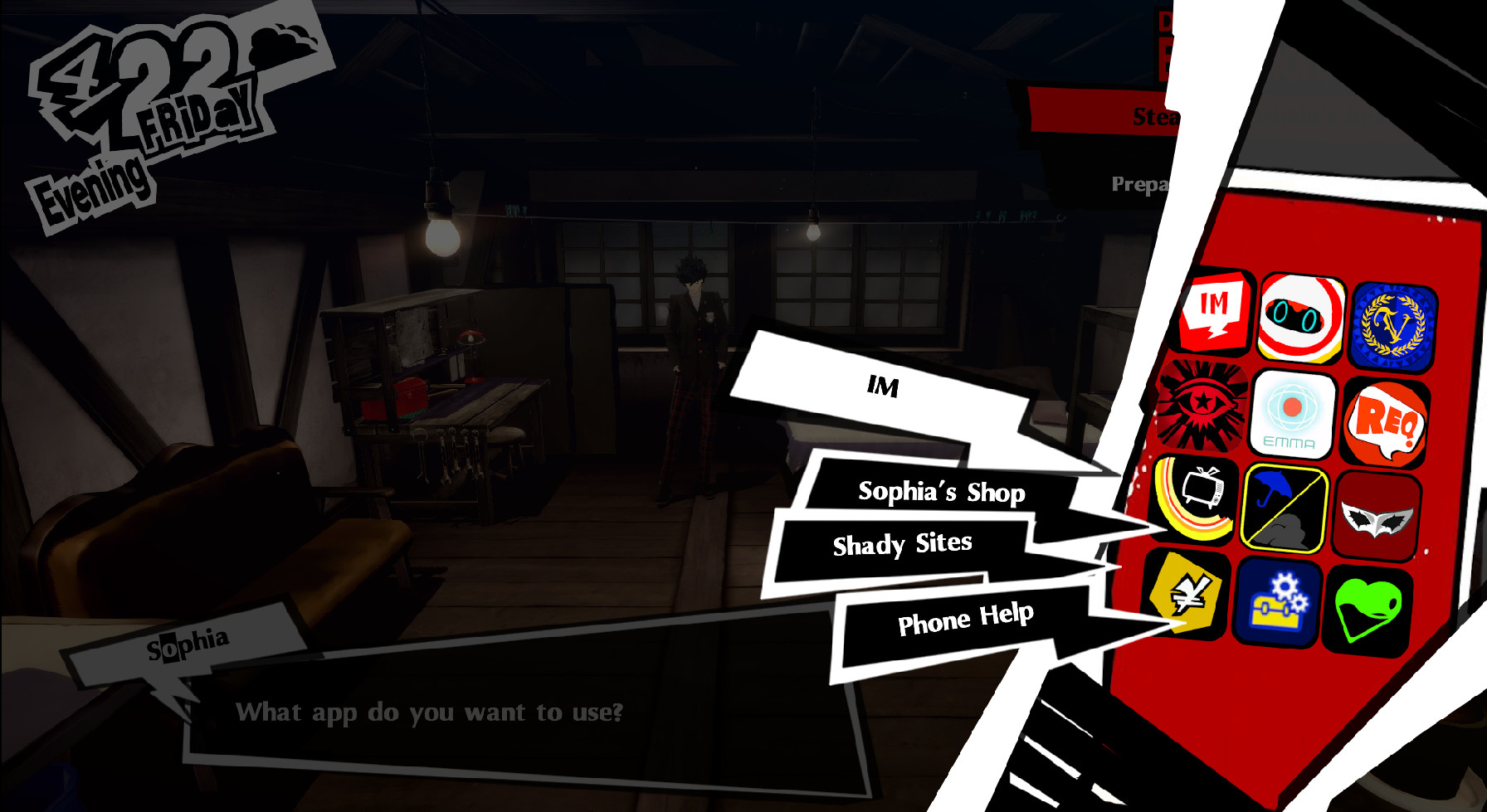Select the Sophia's Shop option
Viewport: 1487px width, 812px height.
[x=942, y=493]
